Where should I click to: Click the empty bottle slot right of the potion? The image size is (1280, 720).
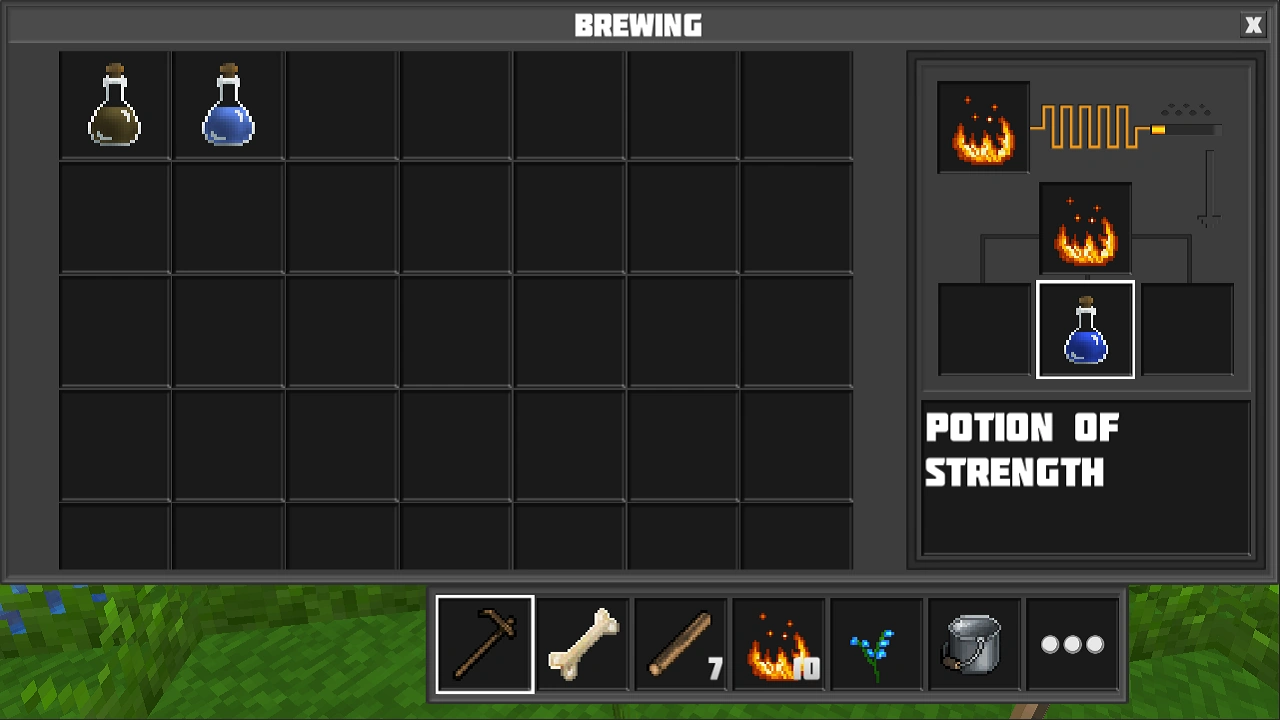(1188, 330)
